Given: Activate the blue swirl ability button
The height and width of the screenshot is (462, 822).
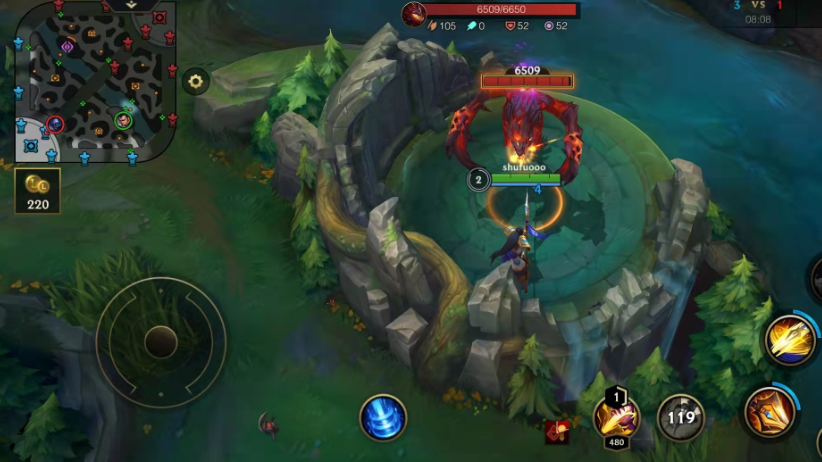Looking at the screenshot, I should coord(383,417).
